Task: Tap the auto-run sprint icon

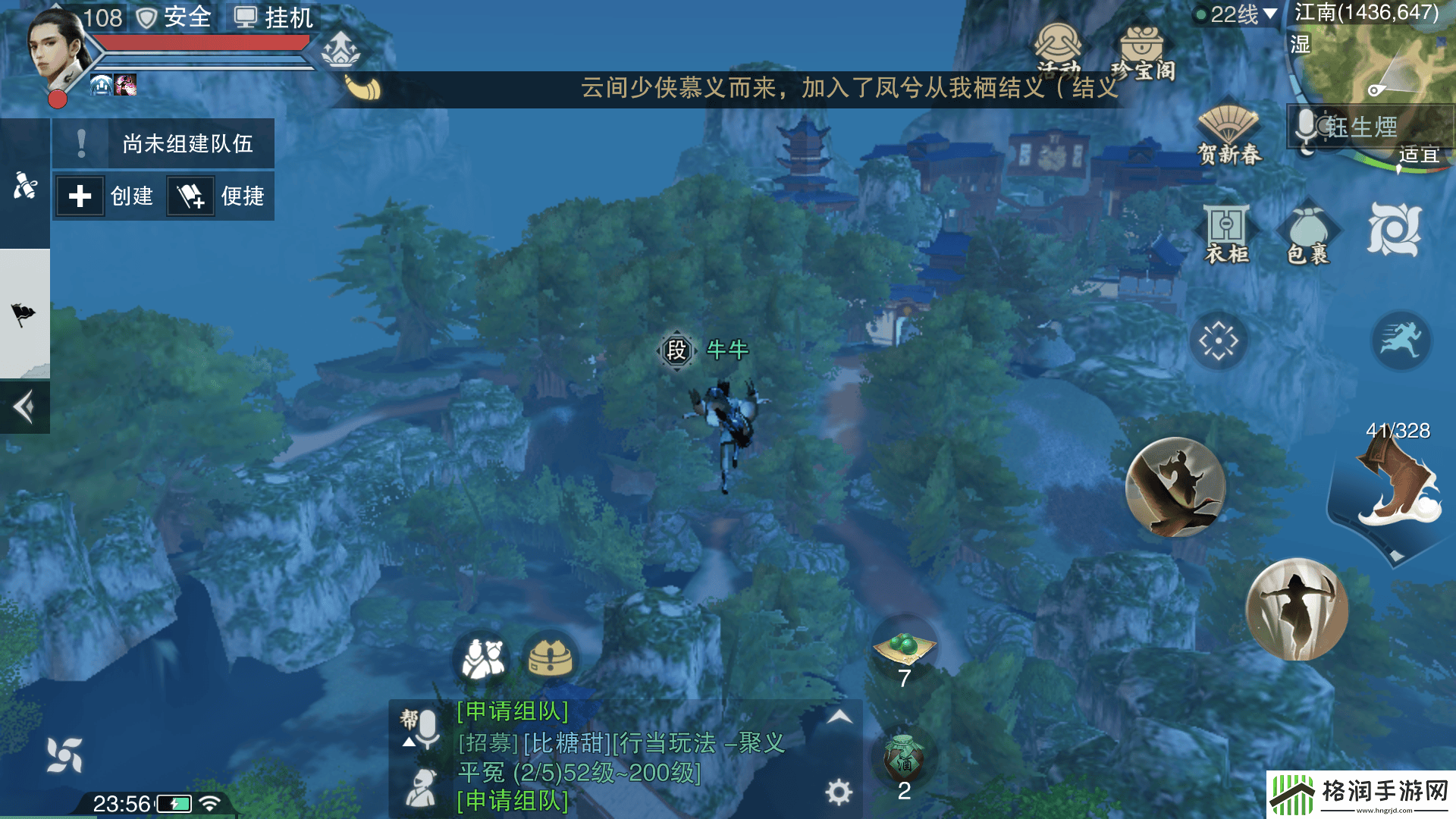Action: pyautogui.click(x=1401, y=341)
